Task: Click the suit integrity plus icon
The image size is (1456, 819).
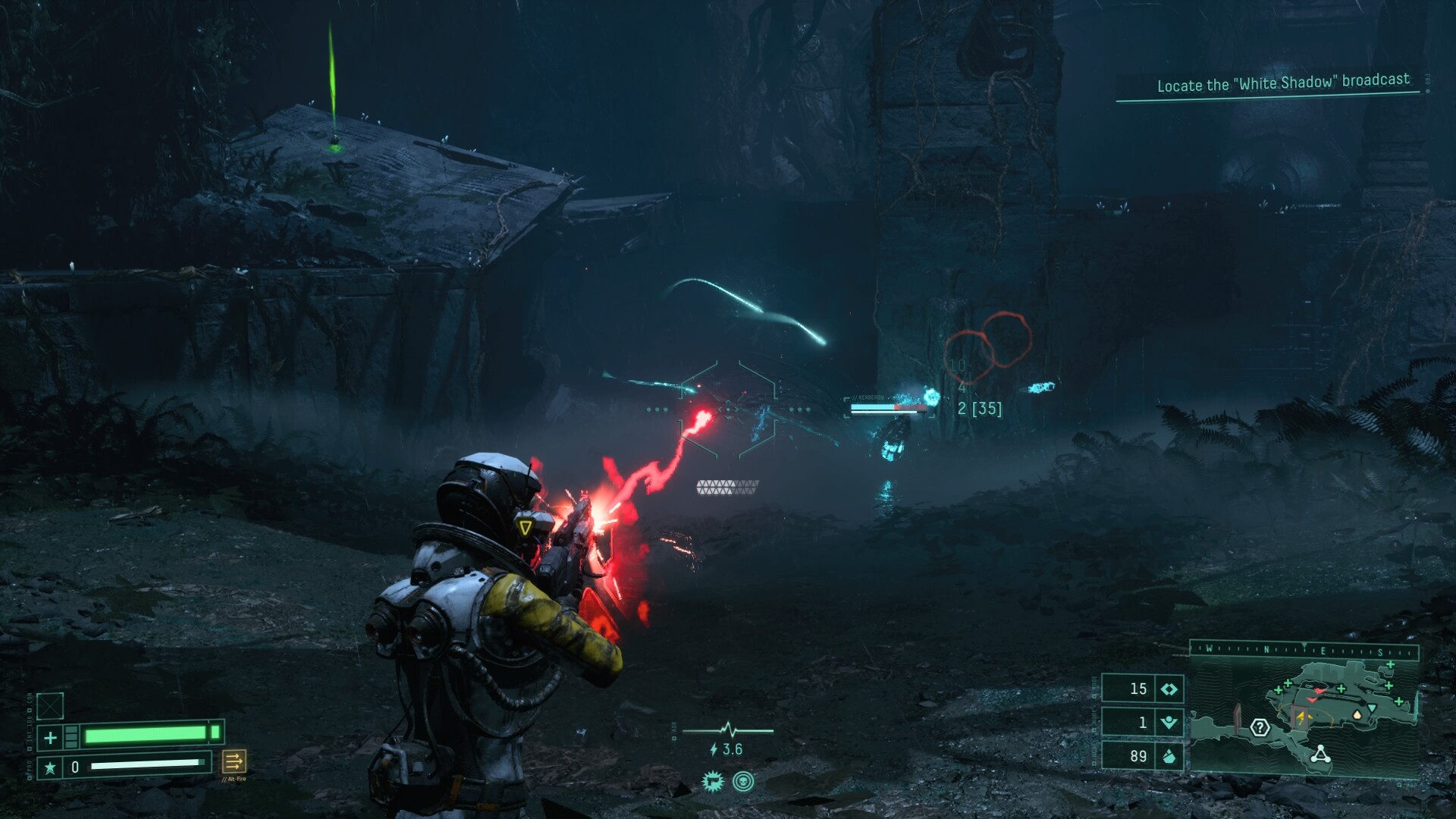Action: [x=50, y=737]
